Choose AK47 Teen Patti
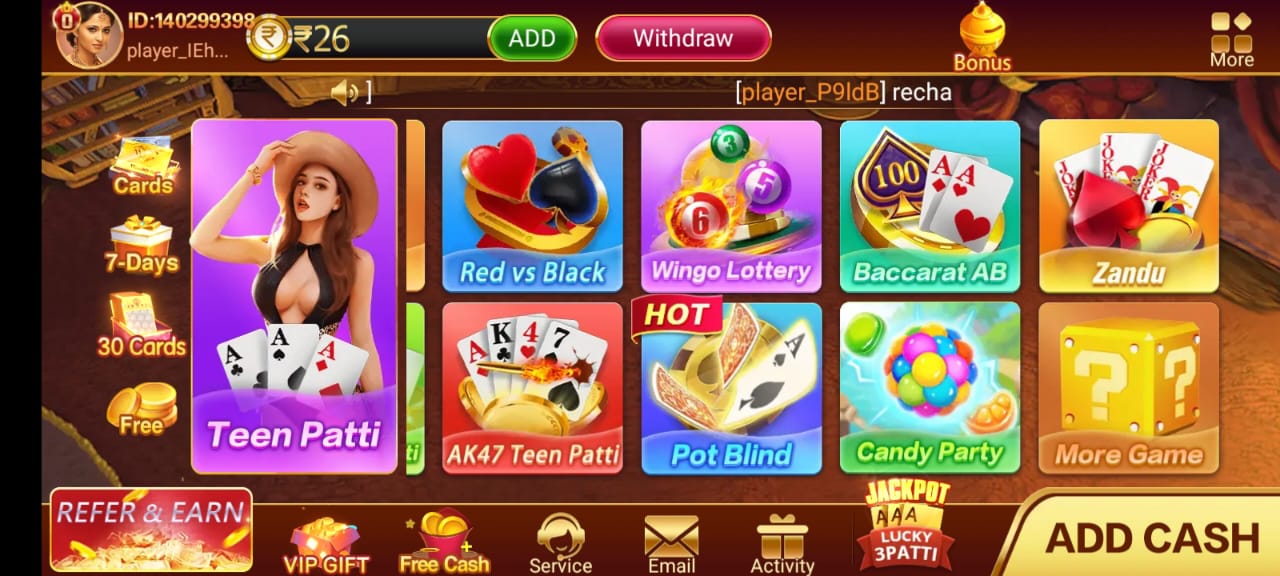The height and width of the screenshot is (576, 1280). click(532, 388)
